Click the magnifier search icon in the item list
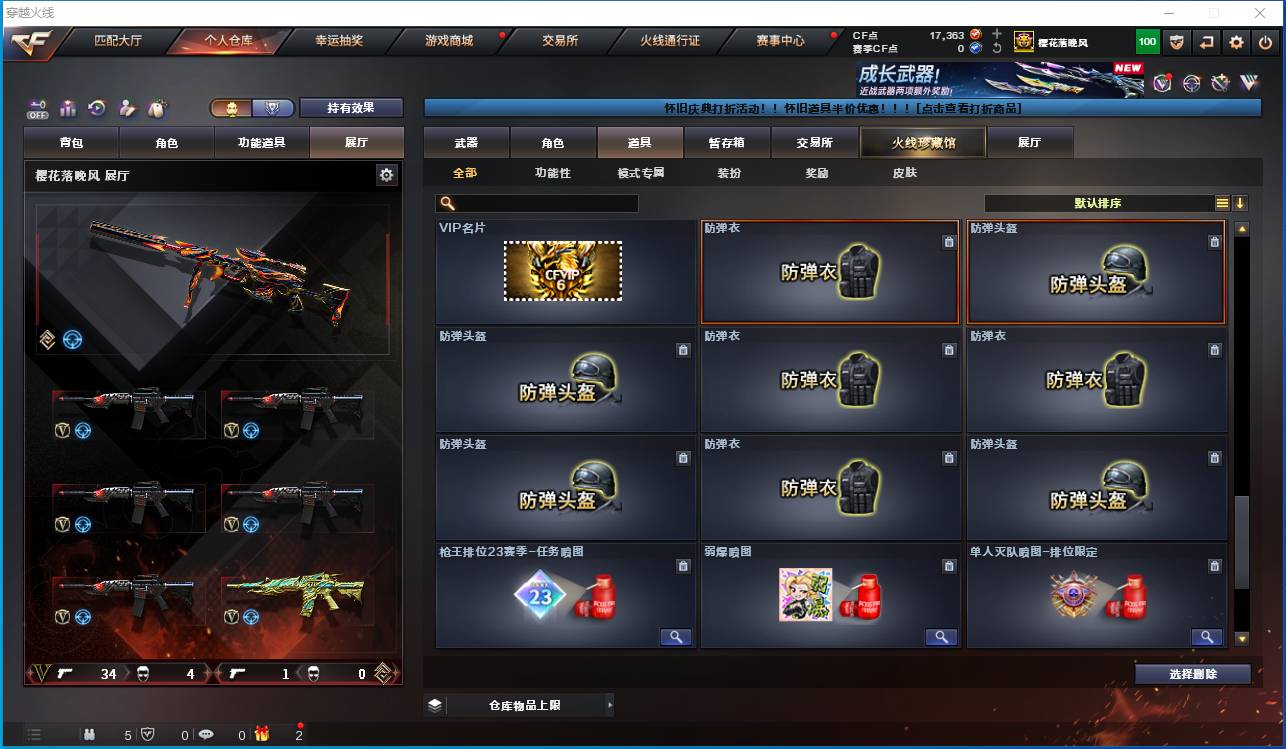Screen dimensions: 1286x749 click(x=450, y=203)
